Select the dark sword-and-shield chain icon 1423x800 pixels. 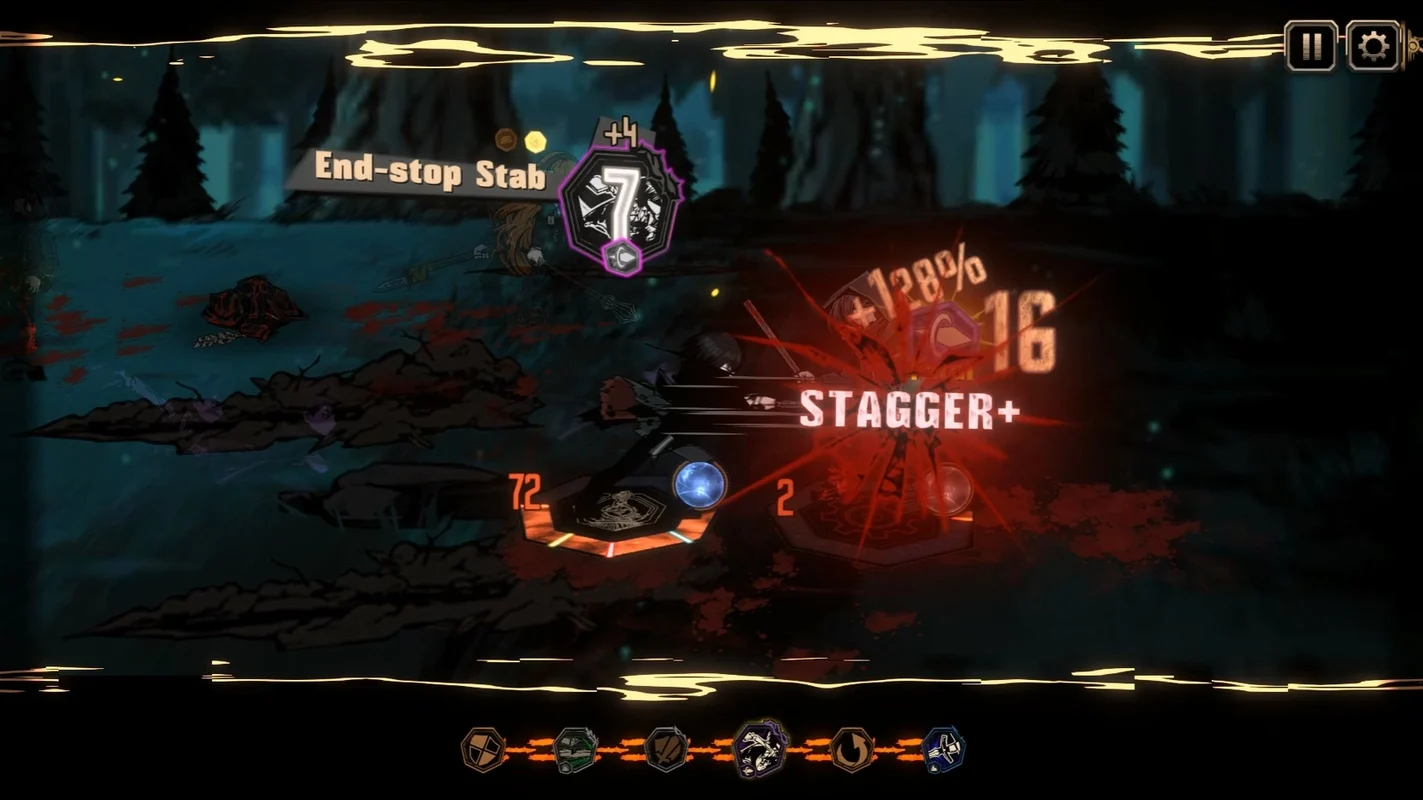coord(667,749)
